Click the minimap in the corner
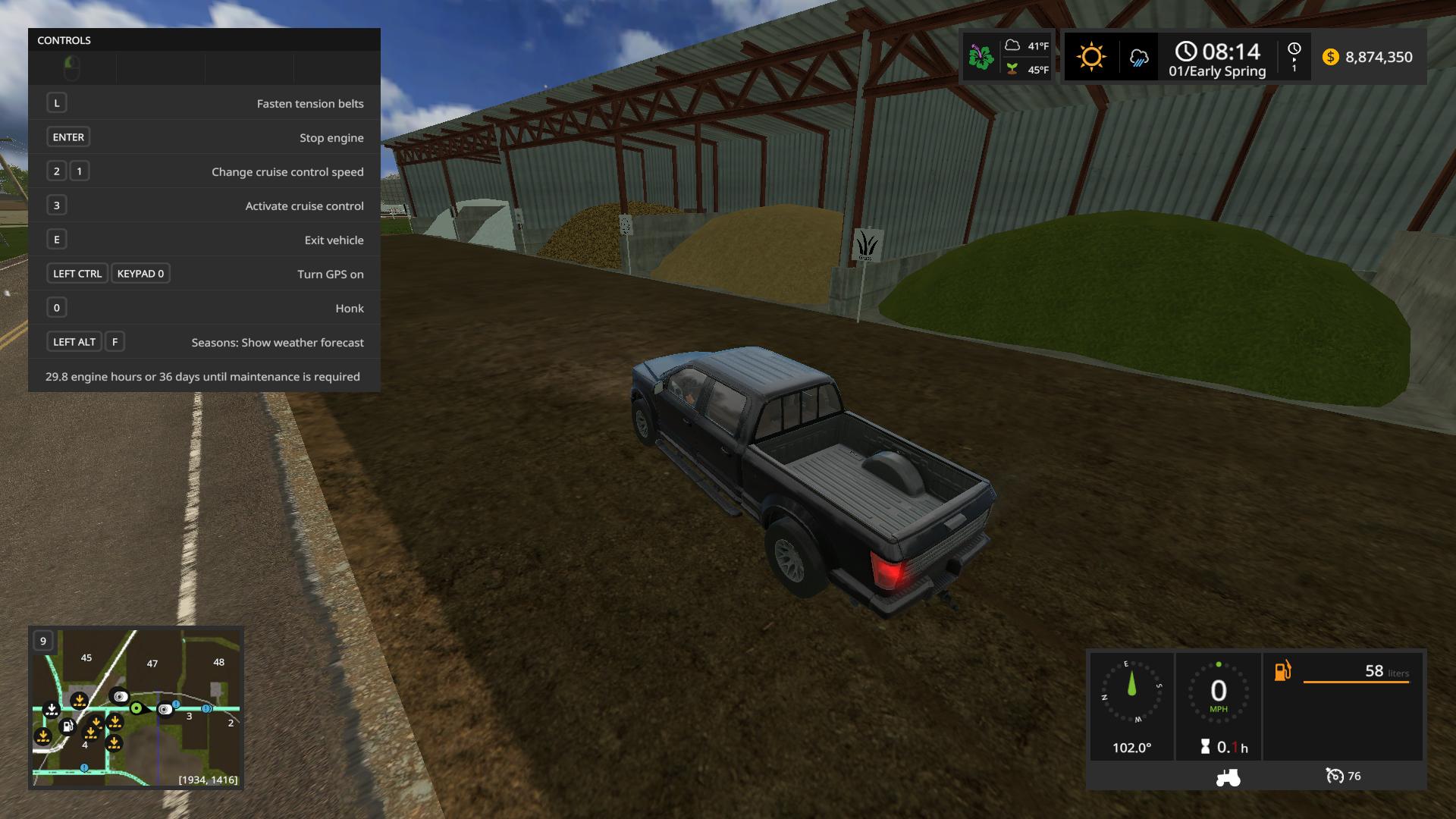1456x819 pixels. 136,708
